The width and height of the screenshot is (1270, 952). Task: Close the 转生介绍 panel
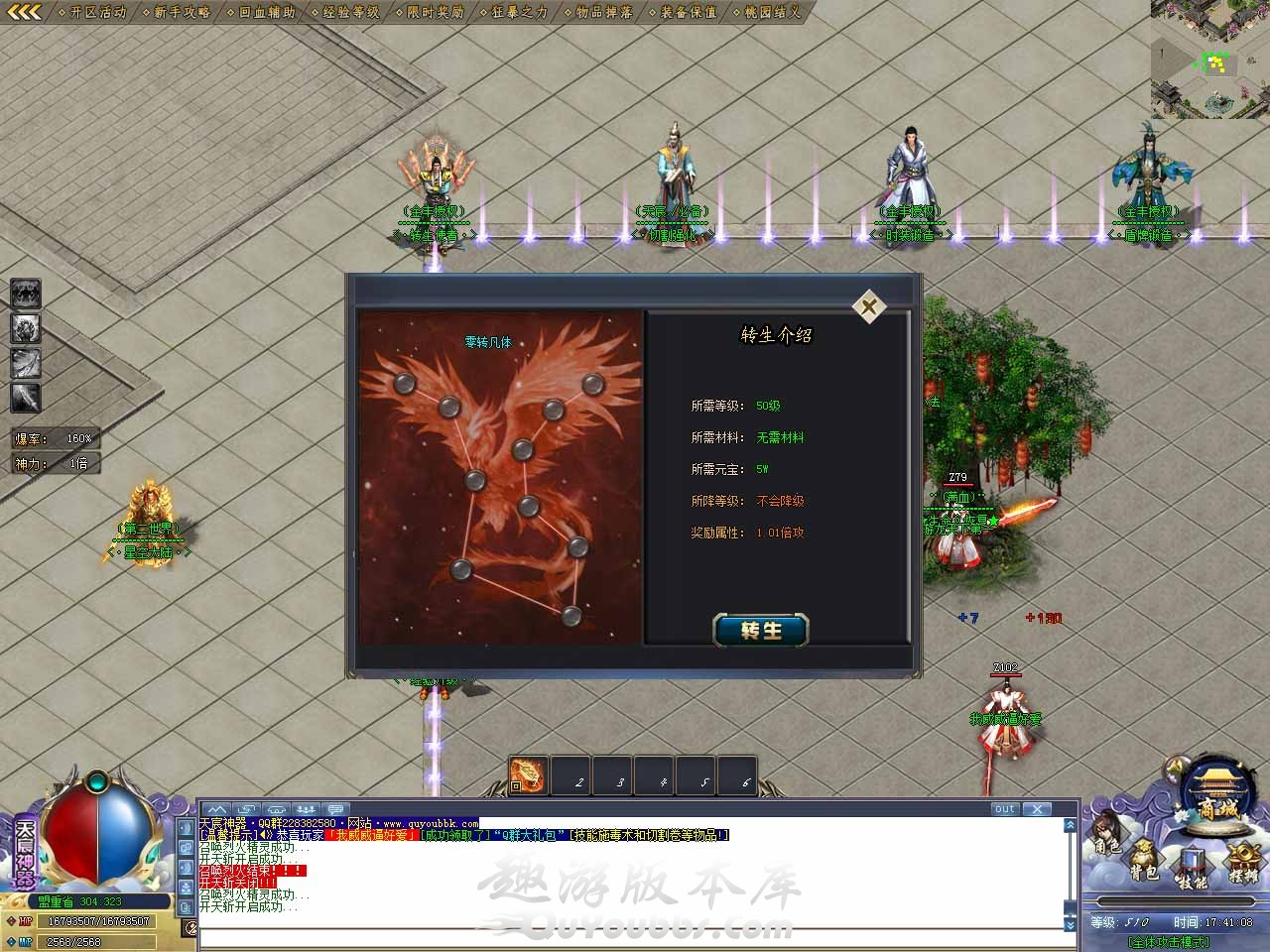[x=869, y=306]
